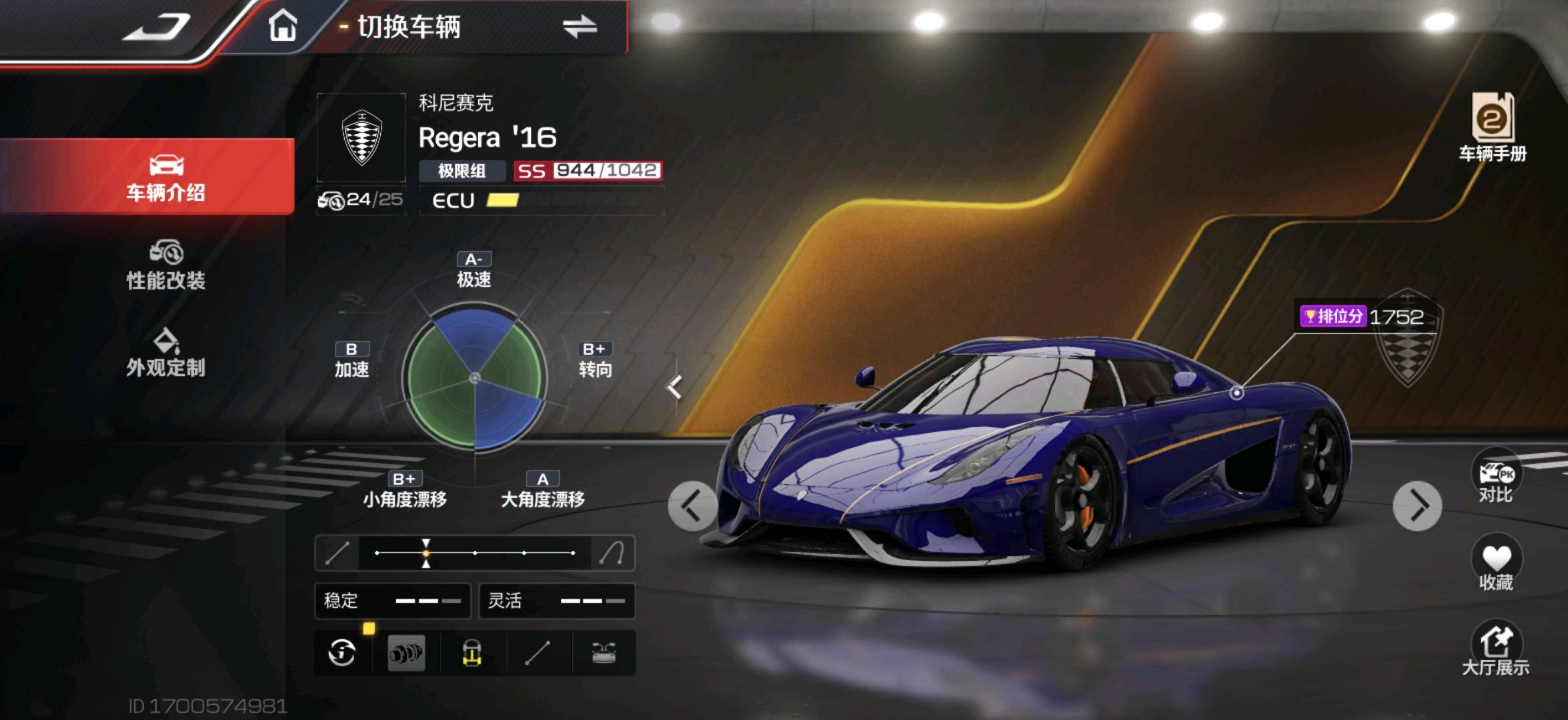Select the engine parts icon

pyautogui.click(x=406, y=653)
